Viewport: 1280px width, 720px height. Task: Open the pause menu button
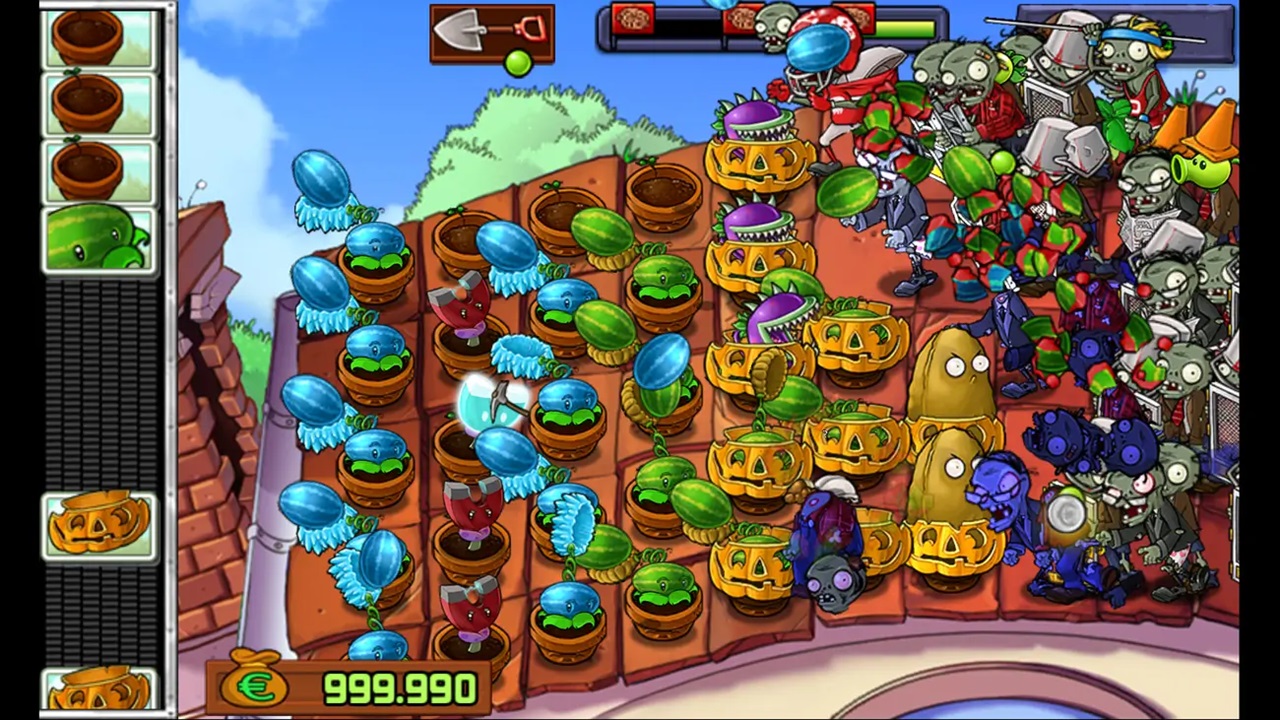(1125, 34)
